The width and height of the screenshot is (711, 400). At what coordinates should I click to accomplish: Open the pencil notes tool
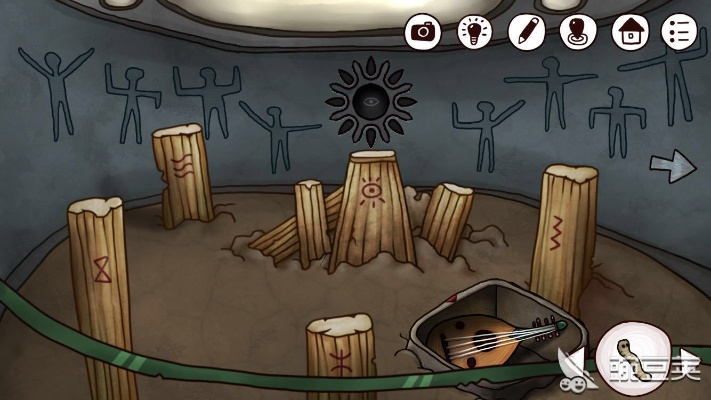[x=525, y=31]
